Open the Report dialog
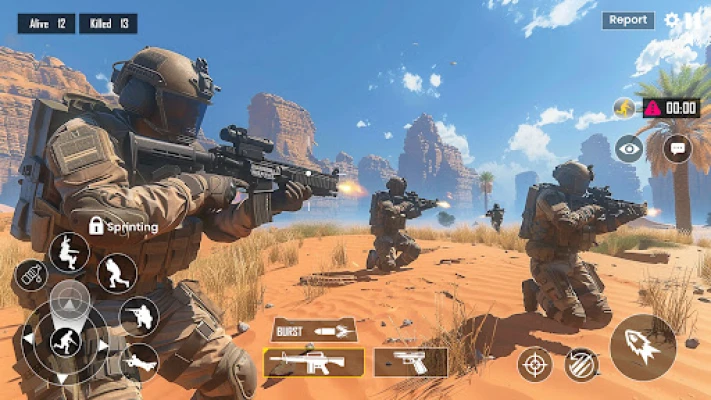 [x=628, y=20]
